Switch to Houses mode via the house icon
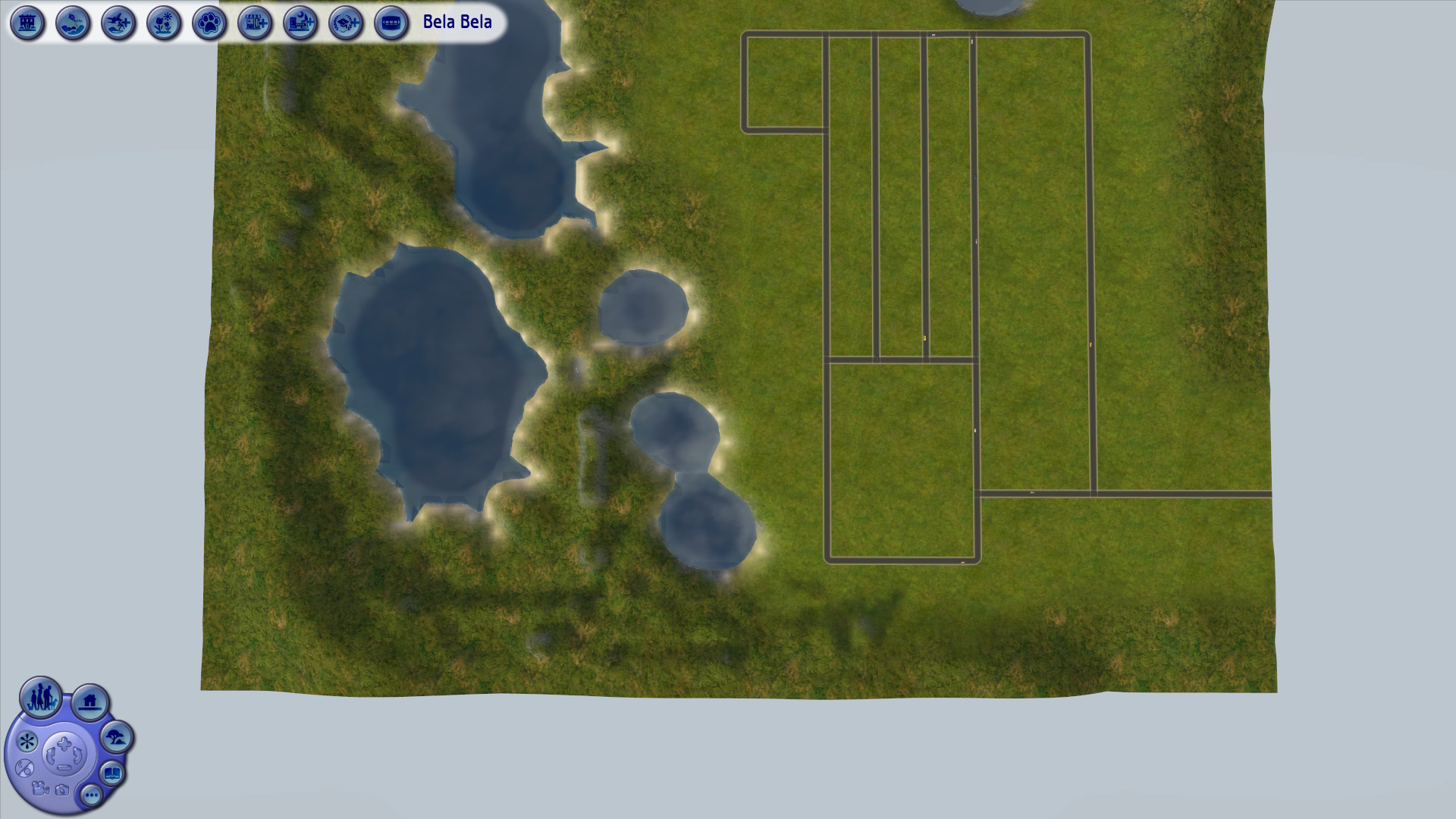 [89, 702]
